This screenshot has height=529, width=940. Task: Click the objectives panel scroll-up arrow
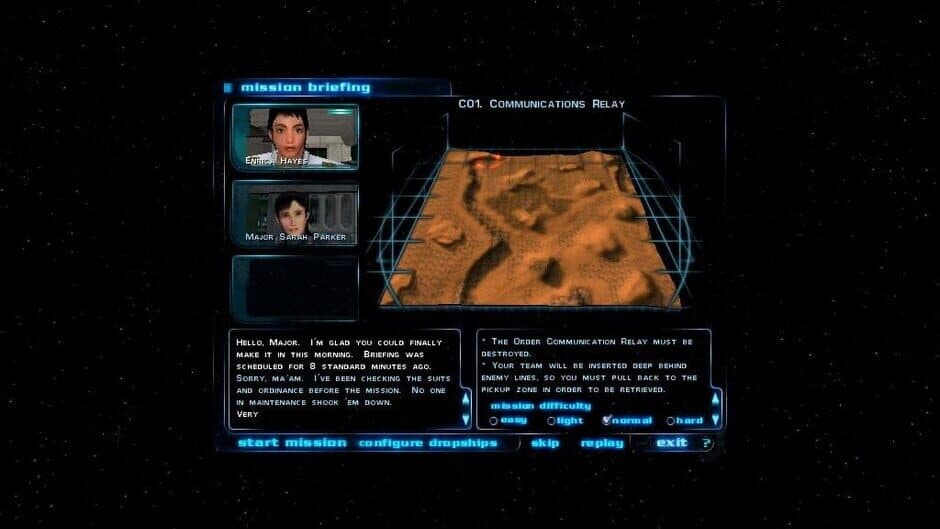715,397
